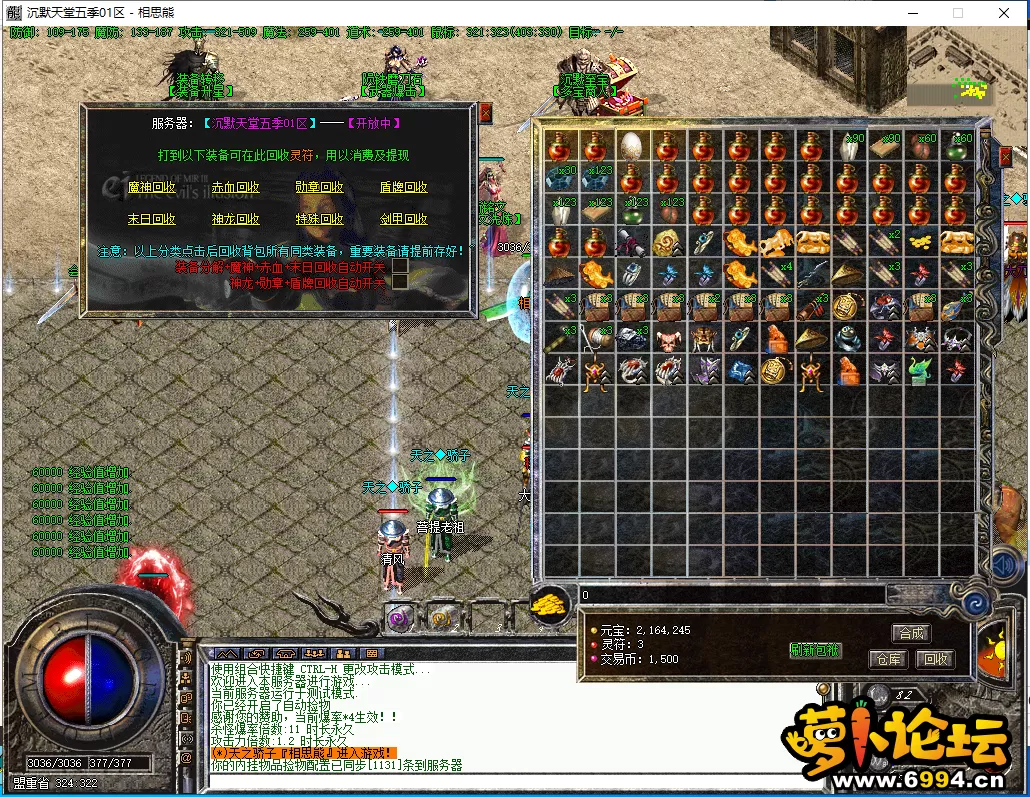
Task: Select the 神龙回收 link
Action: pos(236,219)
